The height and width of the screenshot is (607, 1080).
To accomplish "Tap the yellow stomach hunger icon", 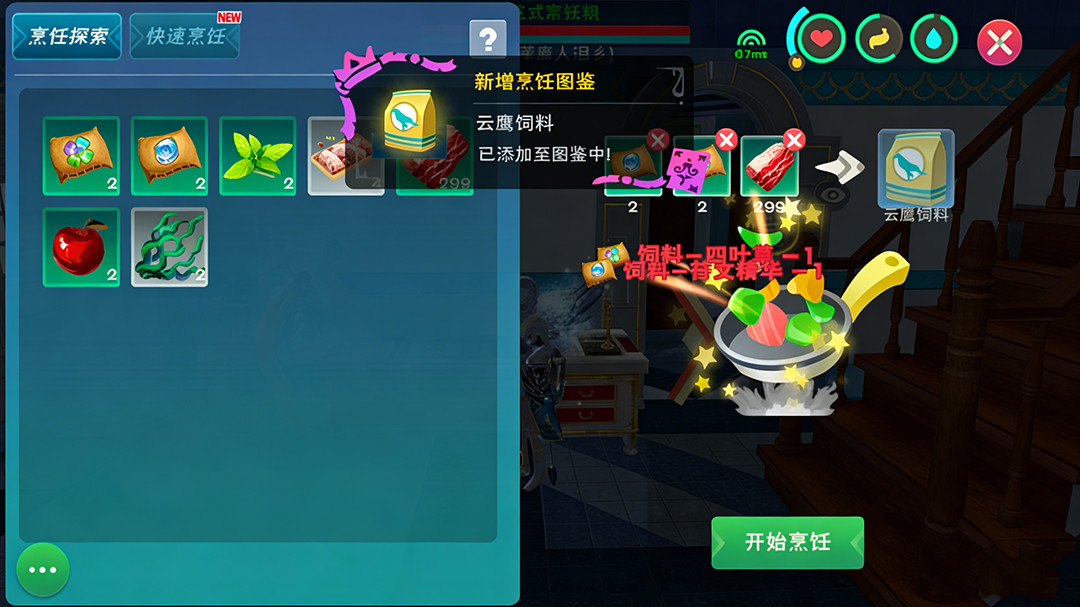I will tap(878, 39).
